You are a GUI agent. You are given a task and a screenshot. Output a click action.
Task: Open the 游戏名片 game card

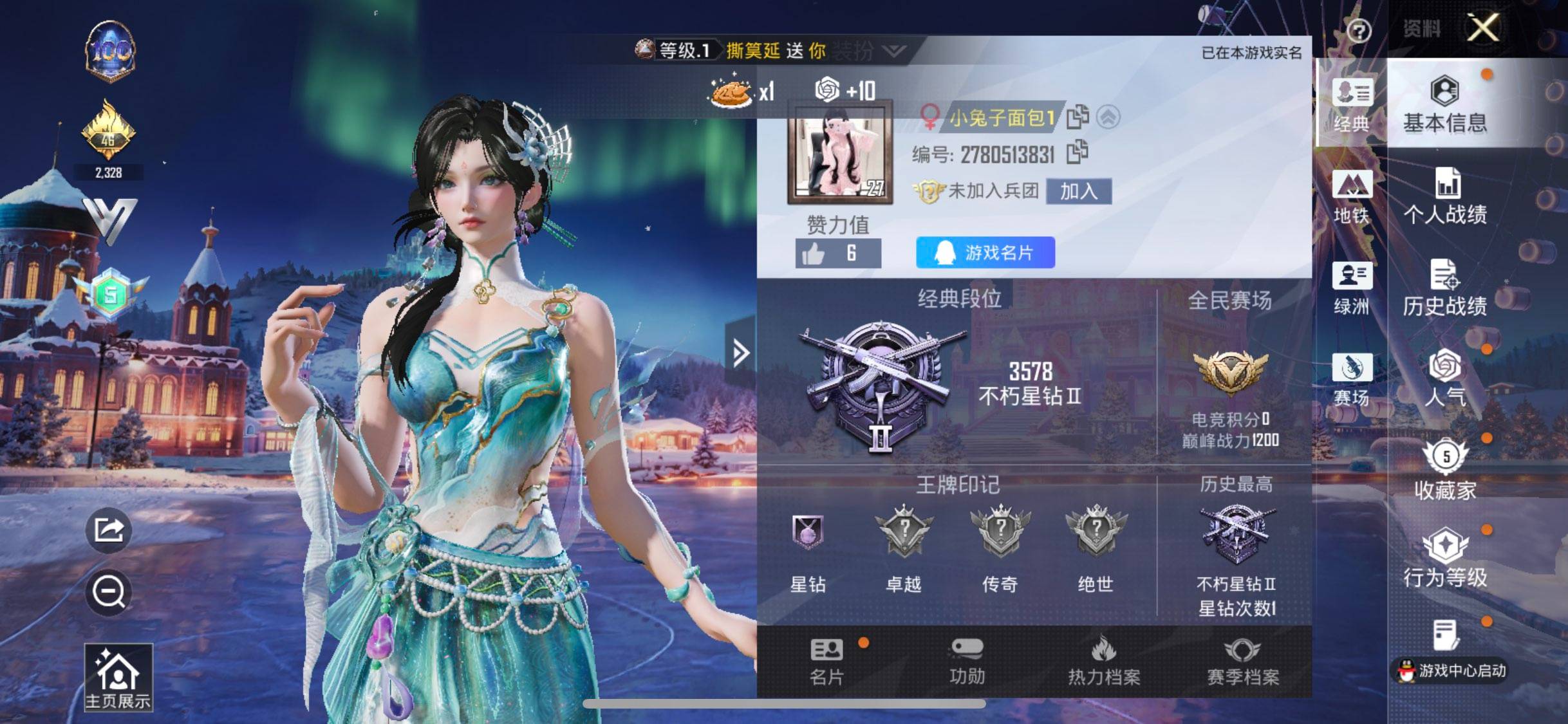coord(985,254)
